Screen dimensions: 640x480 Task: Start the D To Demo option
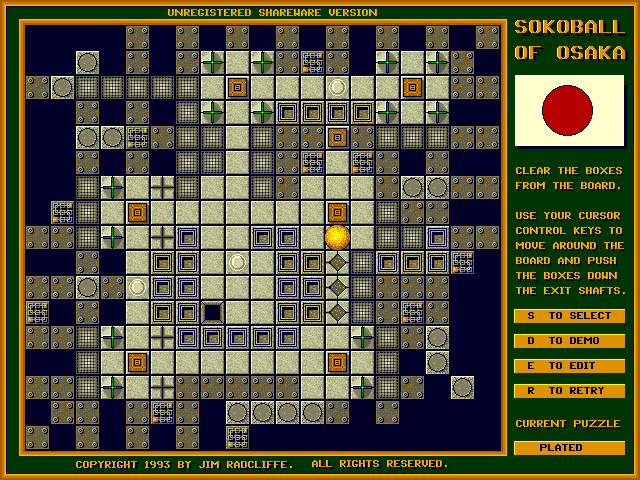(x=569, y=341)
